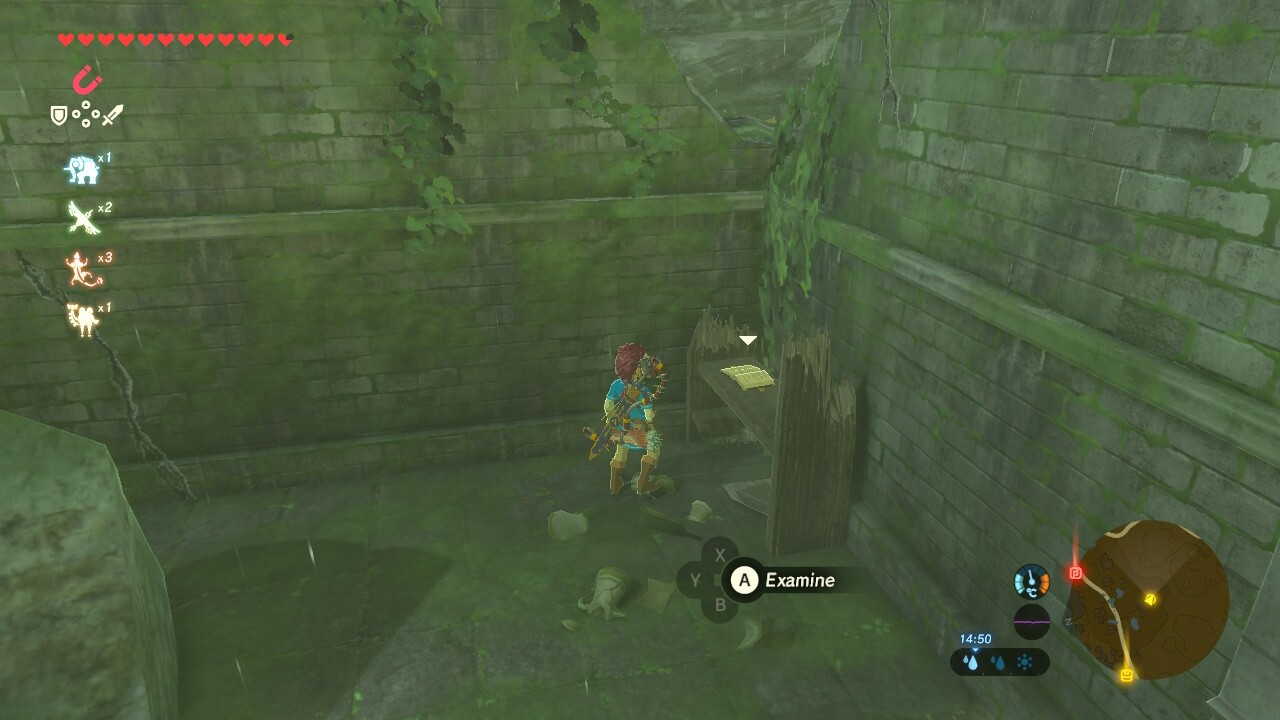This screenshot has height=720, width=1280.
Task: Click the red destination pin on minimap
Action: pos(1074,572)
